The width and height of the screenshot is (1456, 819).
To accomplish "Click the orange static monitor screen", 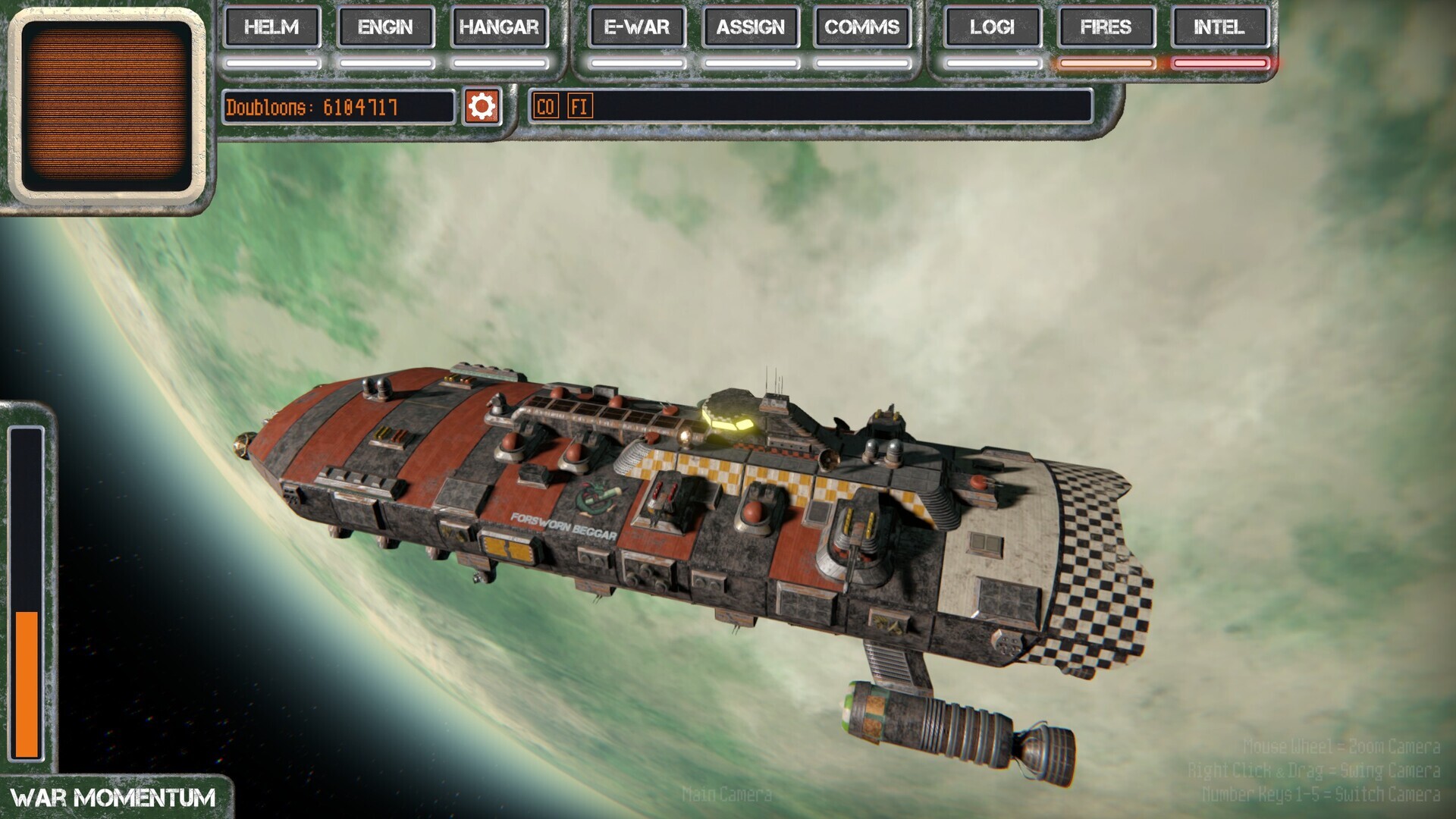I will click(107, 105).
